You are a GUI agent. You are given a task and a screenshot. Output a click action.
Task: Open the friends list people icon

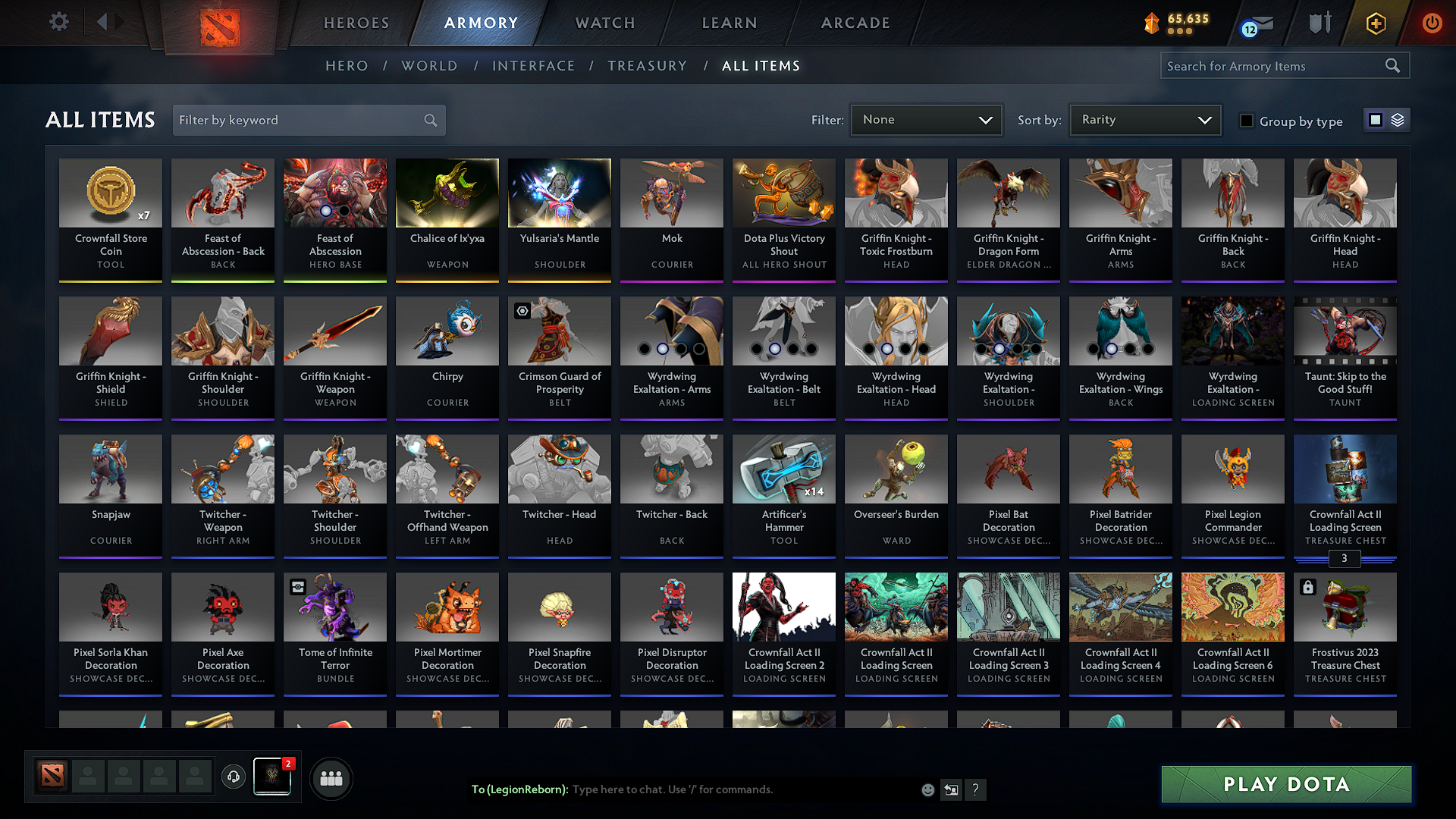click(x=331, y=777)
